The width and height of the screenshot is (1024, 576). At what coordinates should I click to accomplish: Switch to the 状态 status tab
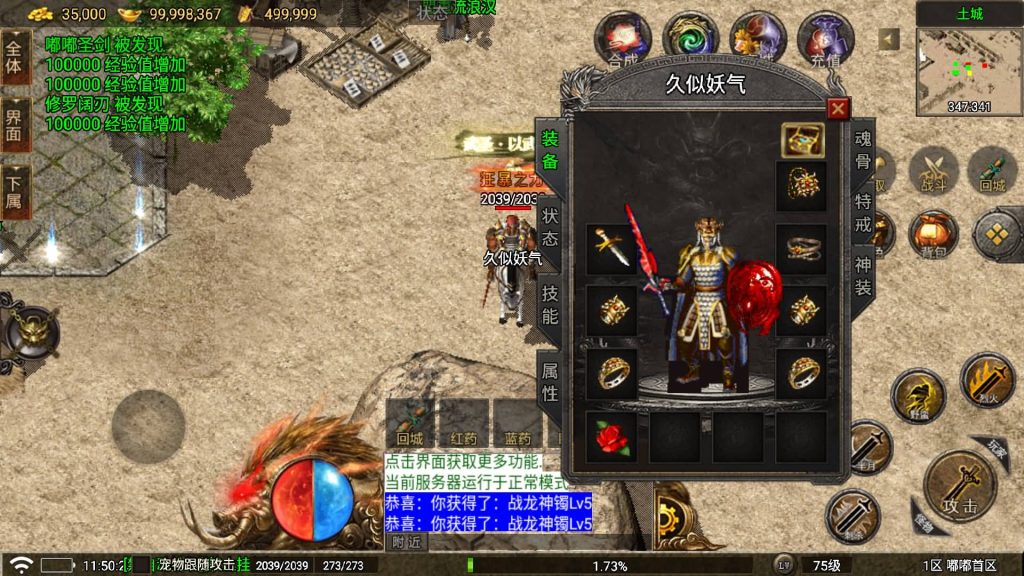click(550, 226)
